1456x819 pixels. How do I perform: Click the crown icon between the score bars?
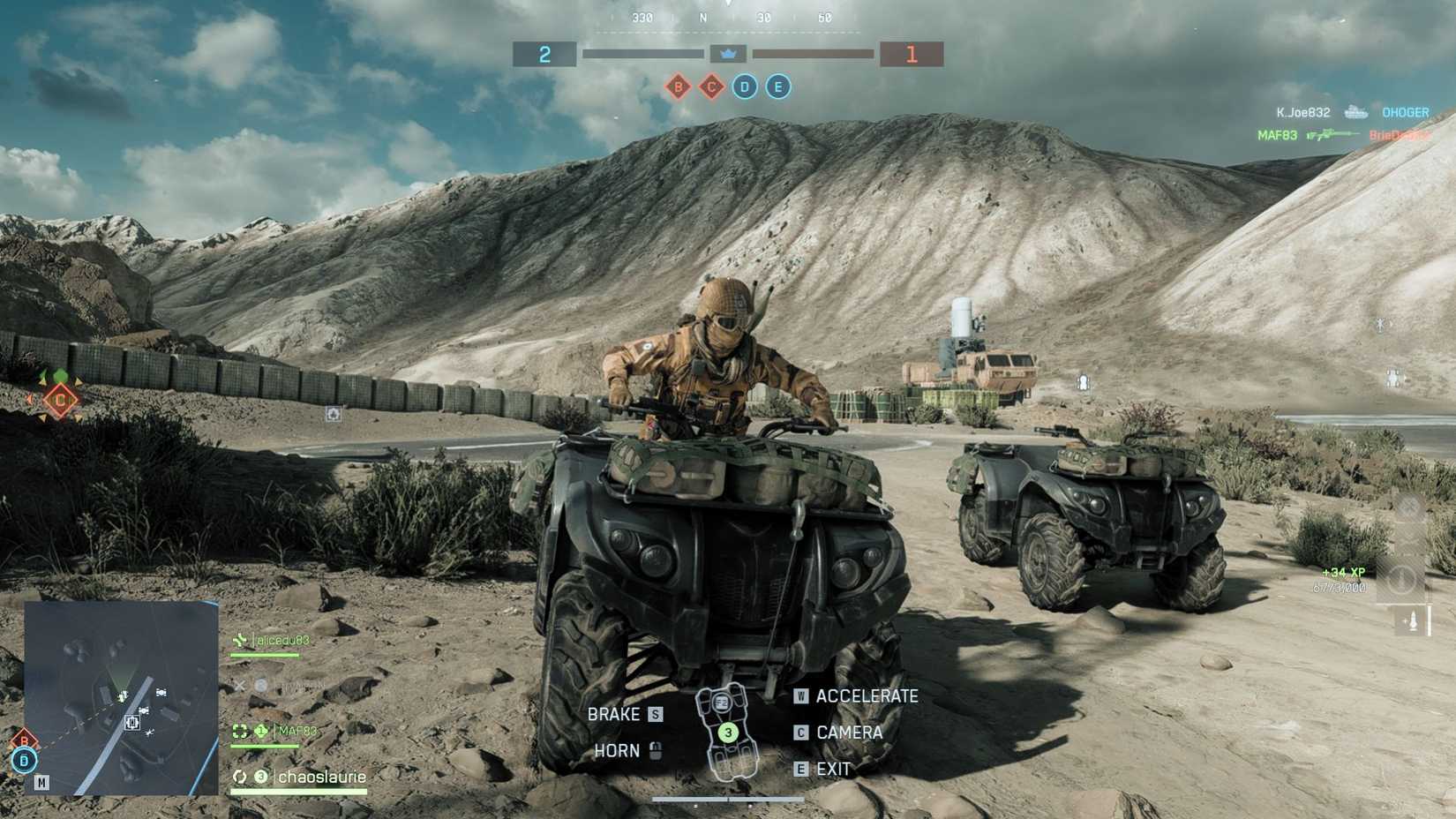coord(727,54)
